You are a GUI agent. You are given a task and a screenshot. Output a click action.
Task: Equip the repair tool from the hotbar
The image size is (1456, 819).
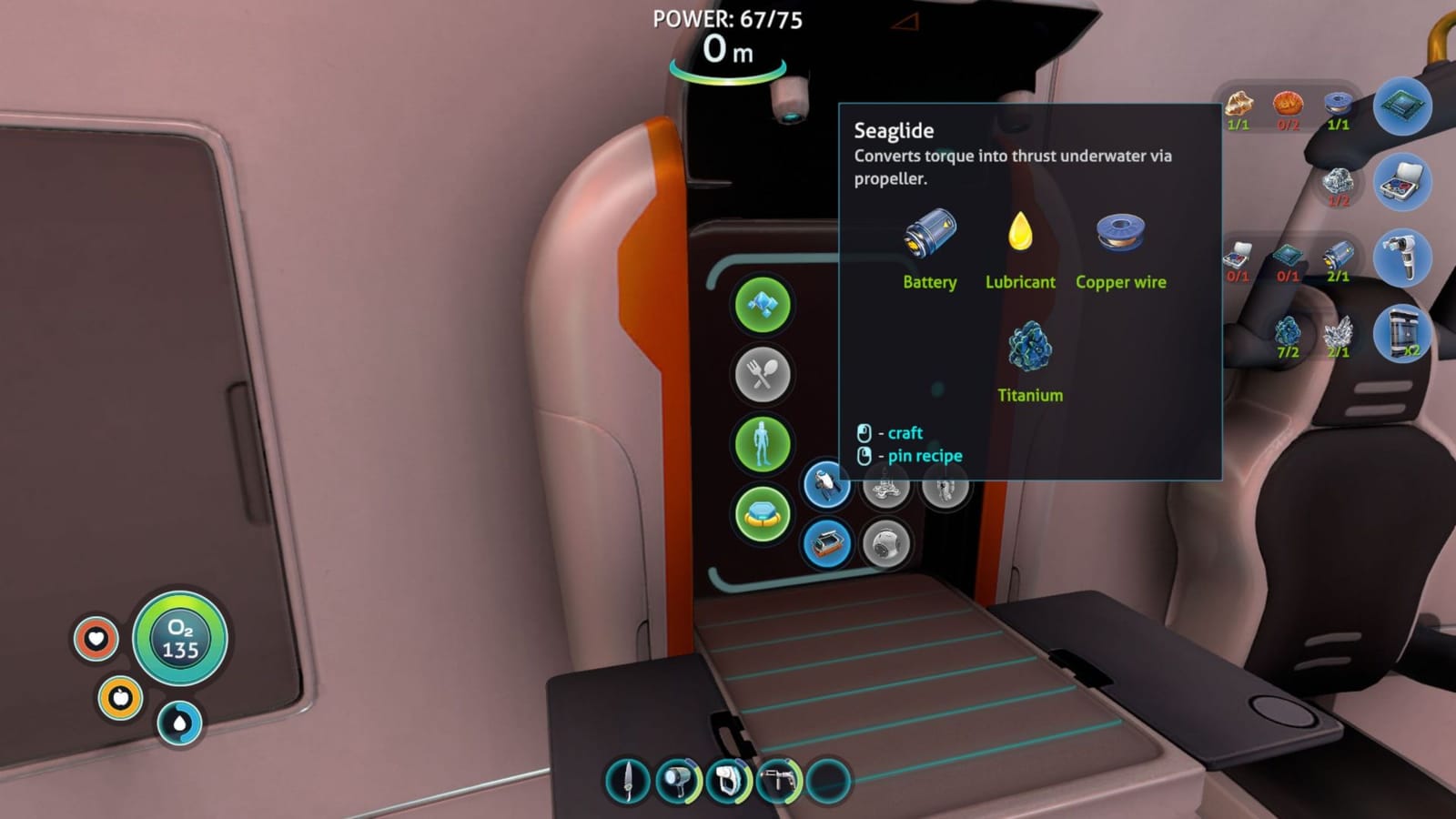point(779,783)
